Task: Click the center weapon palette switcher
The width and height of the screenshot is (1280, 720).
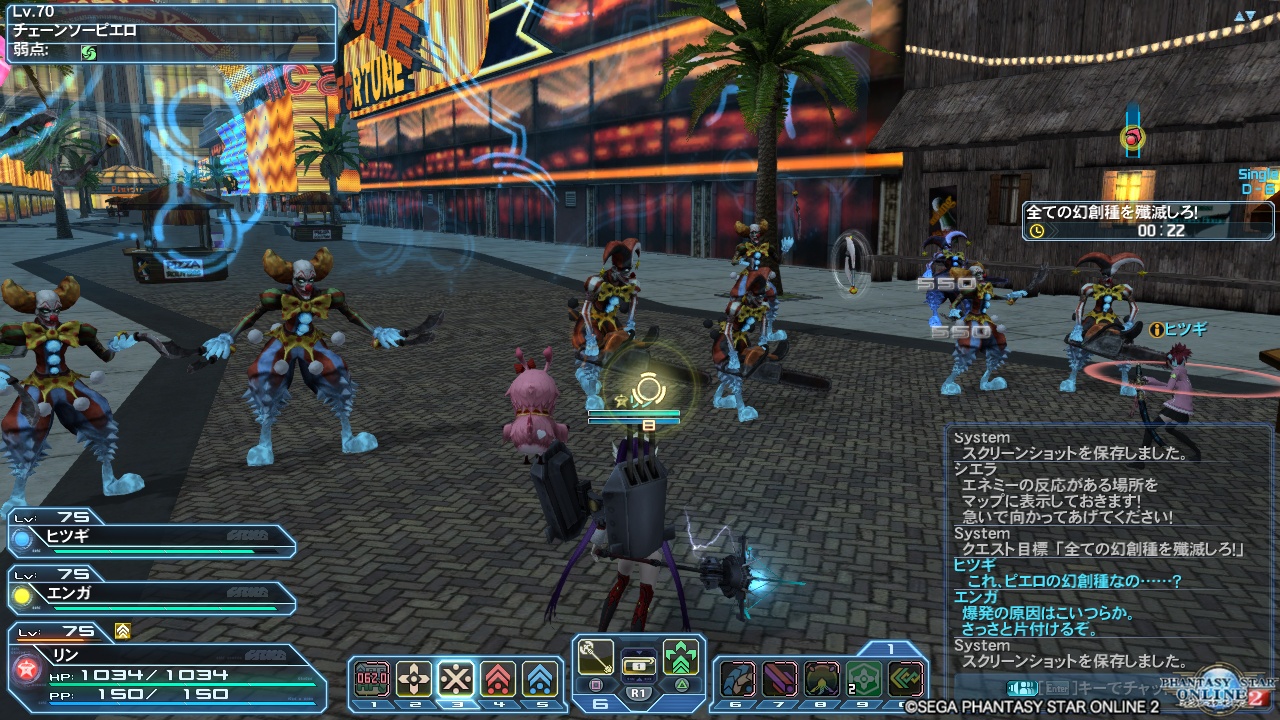Action: (x=638, y=667)
